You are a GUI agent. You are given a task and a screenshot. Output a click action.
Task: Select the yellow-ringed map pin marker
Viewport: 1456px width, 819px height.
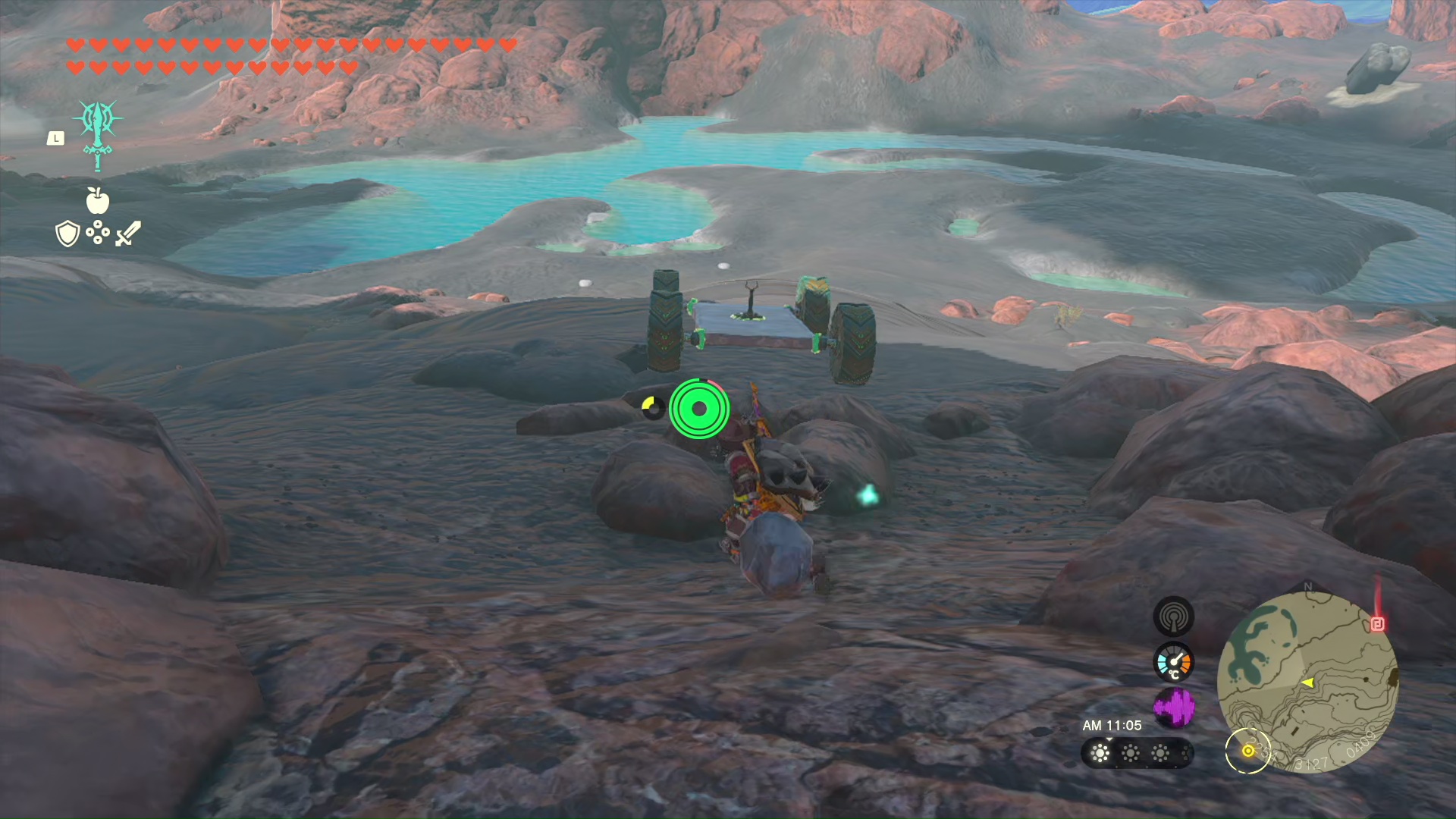click(1247, 751)
